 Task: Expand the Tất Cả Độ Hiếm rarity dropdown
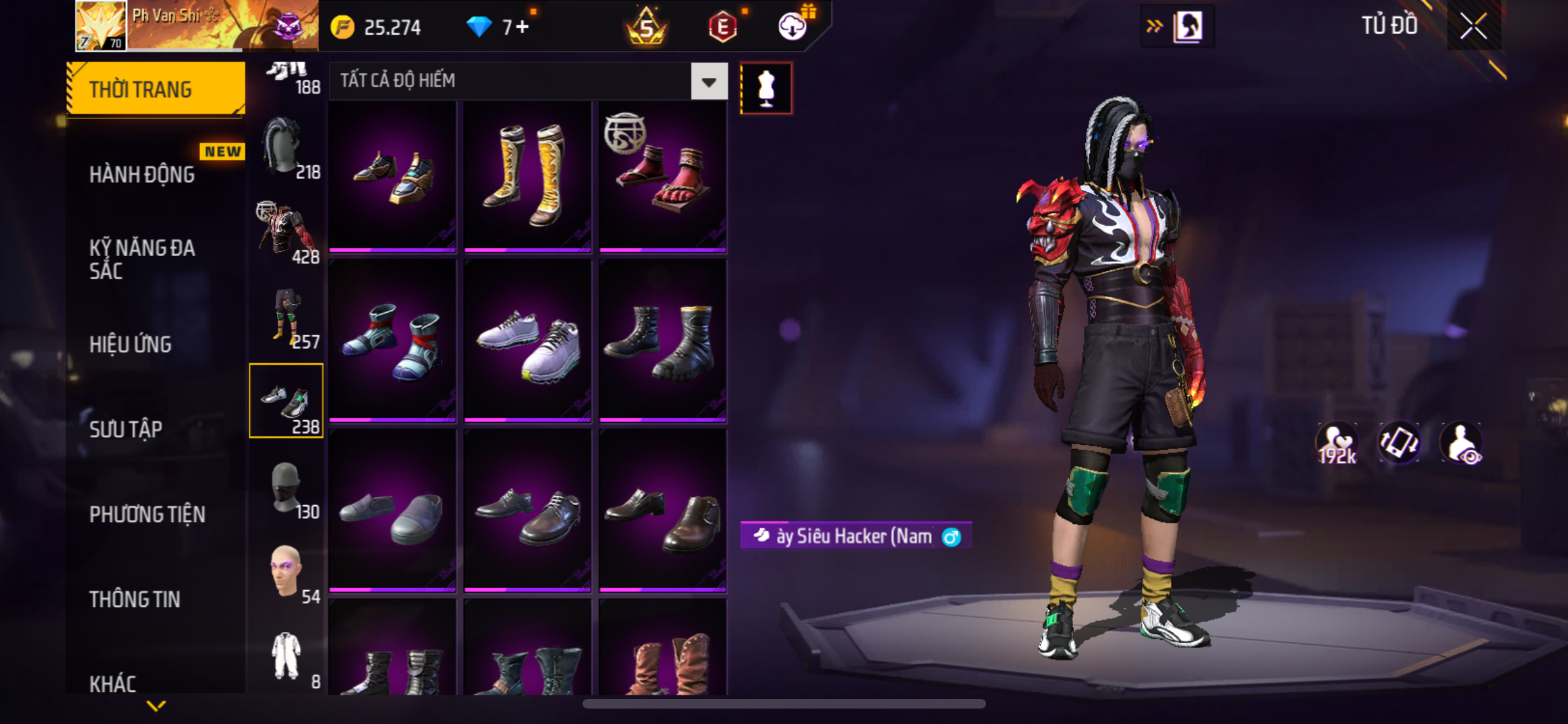pyautogui.click(x=709, y=82)
